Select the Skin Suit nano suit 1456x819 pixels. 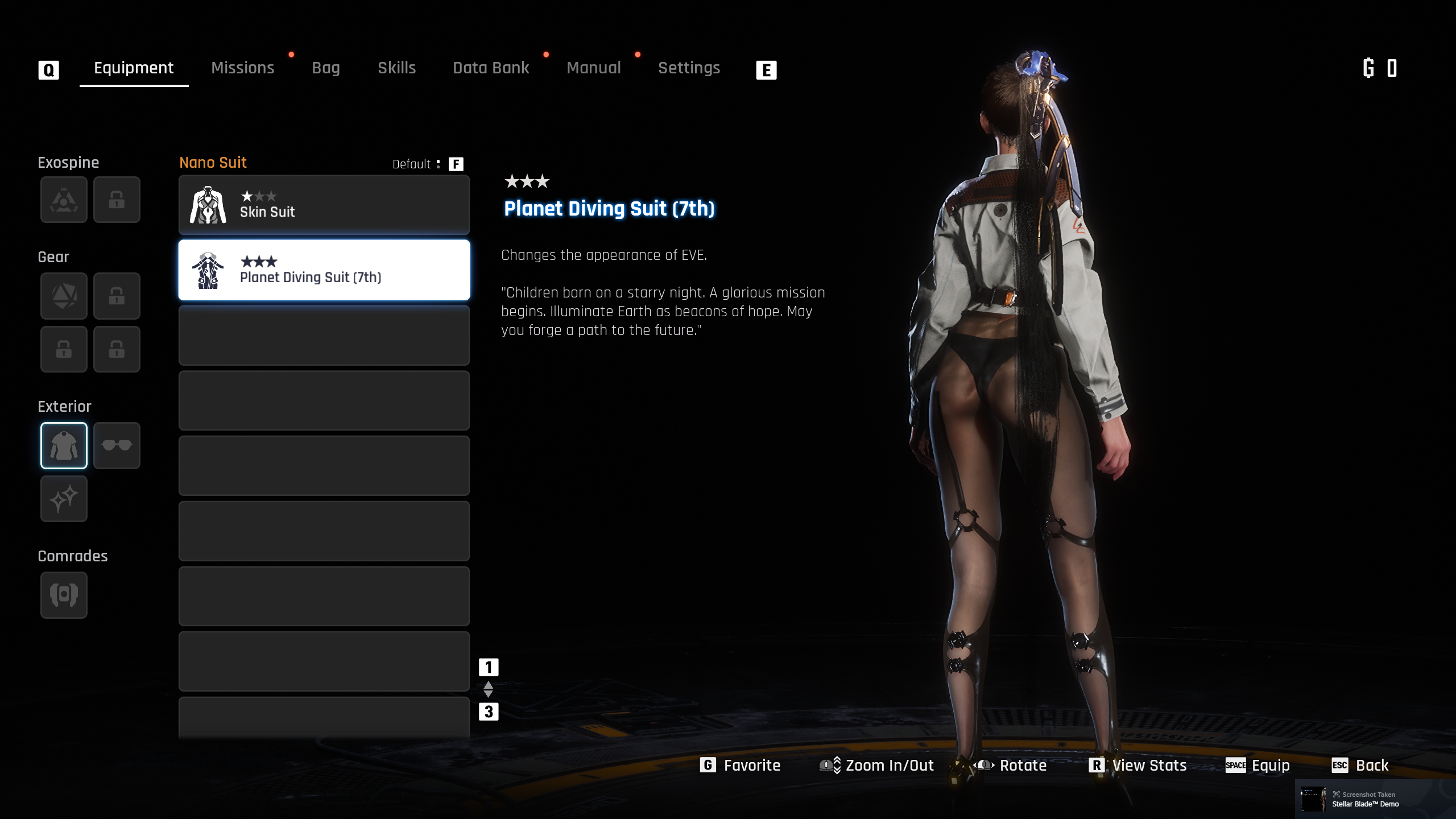pyautogui.click(x=324, y=205)
